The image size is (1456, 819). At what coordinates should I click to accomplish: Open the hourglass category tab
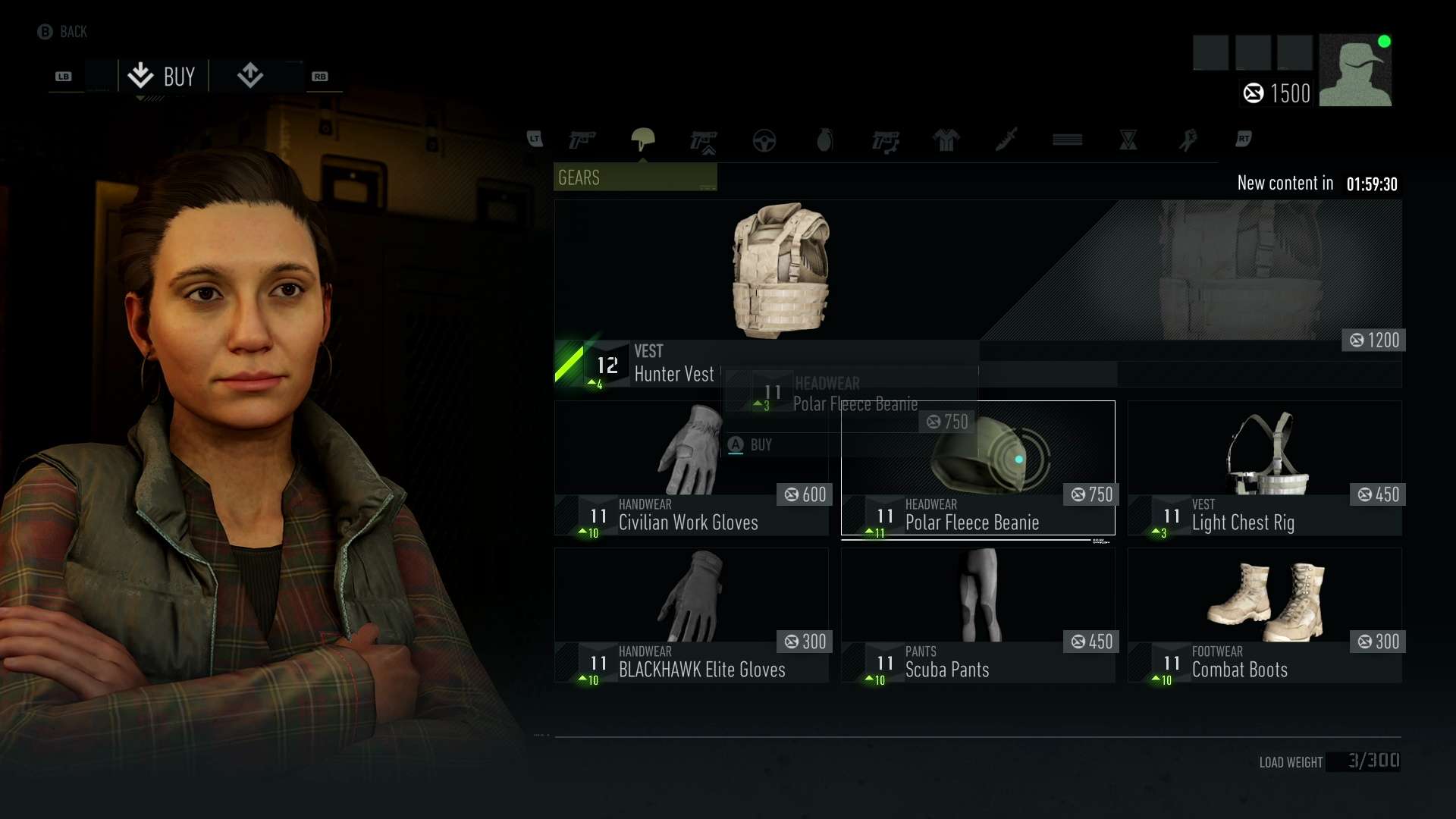(x=1128, y=140)
